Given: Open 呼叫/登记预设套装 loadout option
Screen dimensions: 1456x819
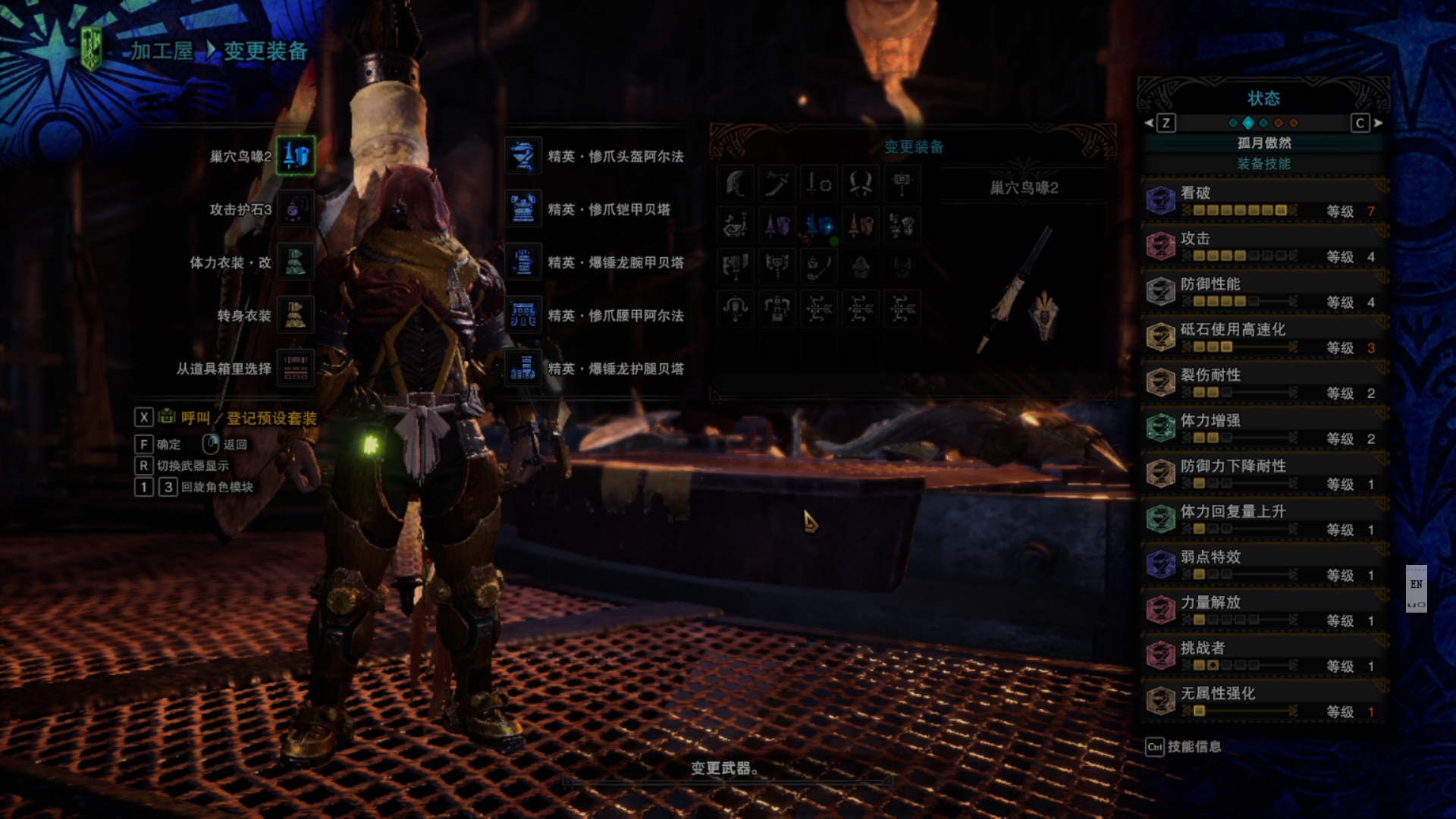Looking at the screenshot, I should (248, 418).
